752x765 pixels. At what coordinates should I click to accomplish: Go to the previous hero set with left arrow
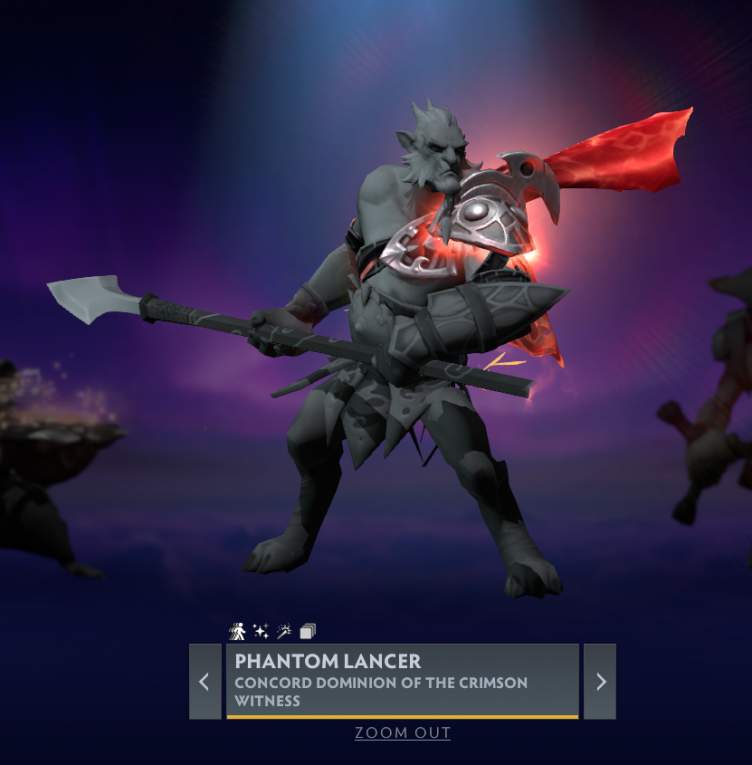[x=205, y=681]
